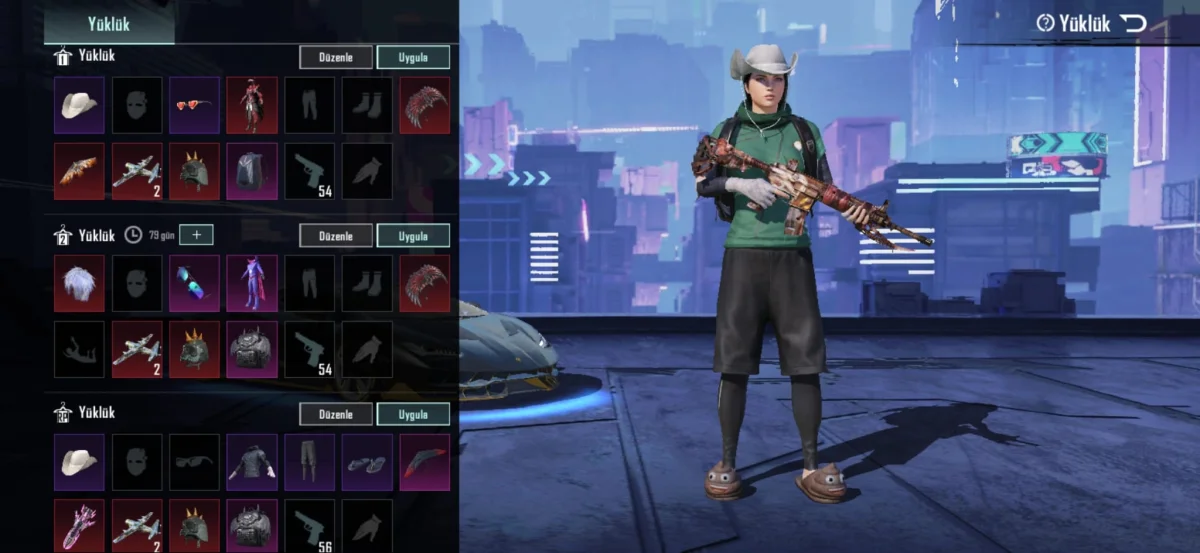Select the white hair slot

(x=79, y=283)
